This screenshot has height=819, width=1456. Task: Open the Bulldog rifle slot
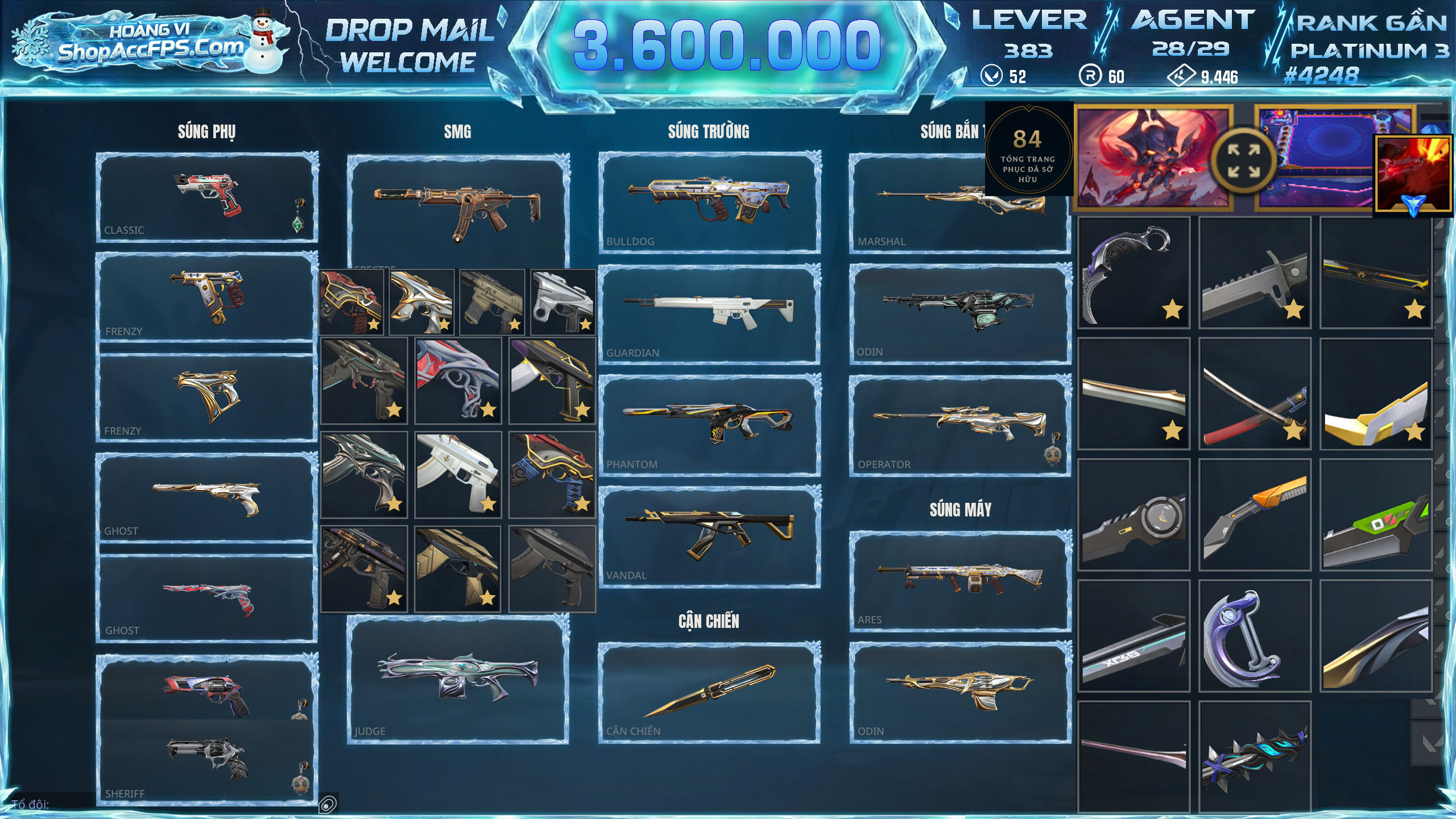click(709, 201)
